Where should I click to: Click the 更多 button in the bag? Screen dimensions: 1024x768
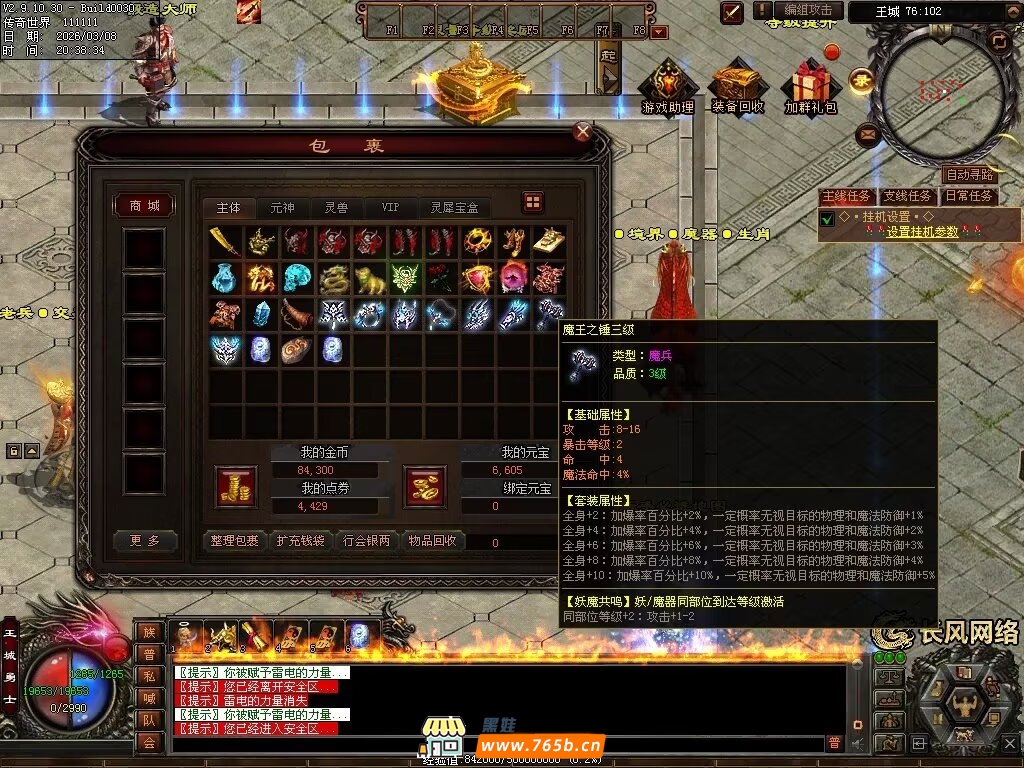point(144,541)
